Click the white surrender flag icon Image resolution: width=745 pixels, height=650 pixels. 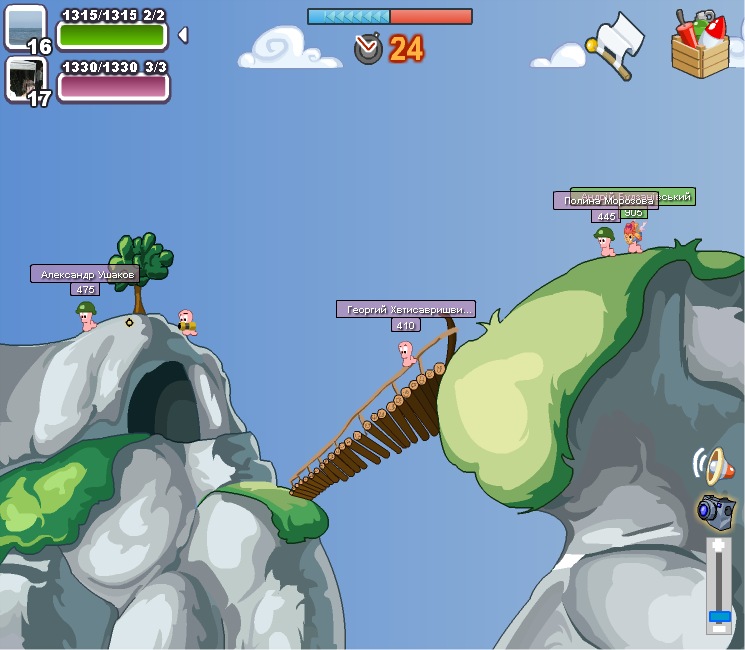click(616, 45)
